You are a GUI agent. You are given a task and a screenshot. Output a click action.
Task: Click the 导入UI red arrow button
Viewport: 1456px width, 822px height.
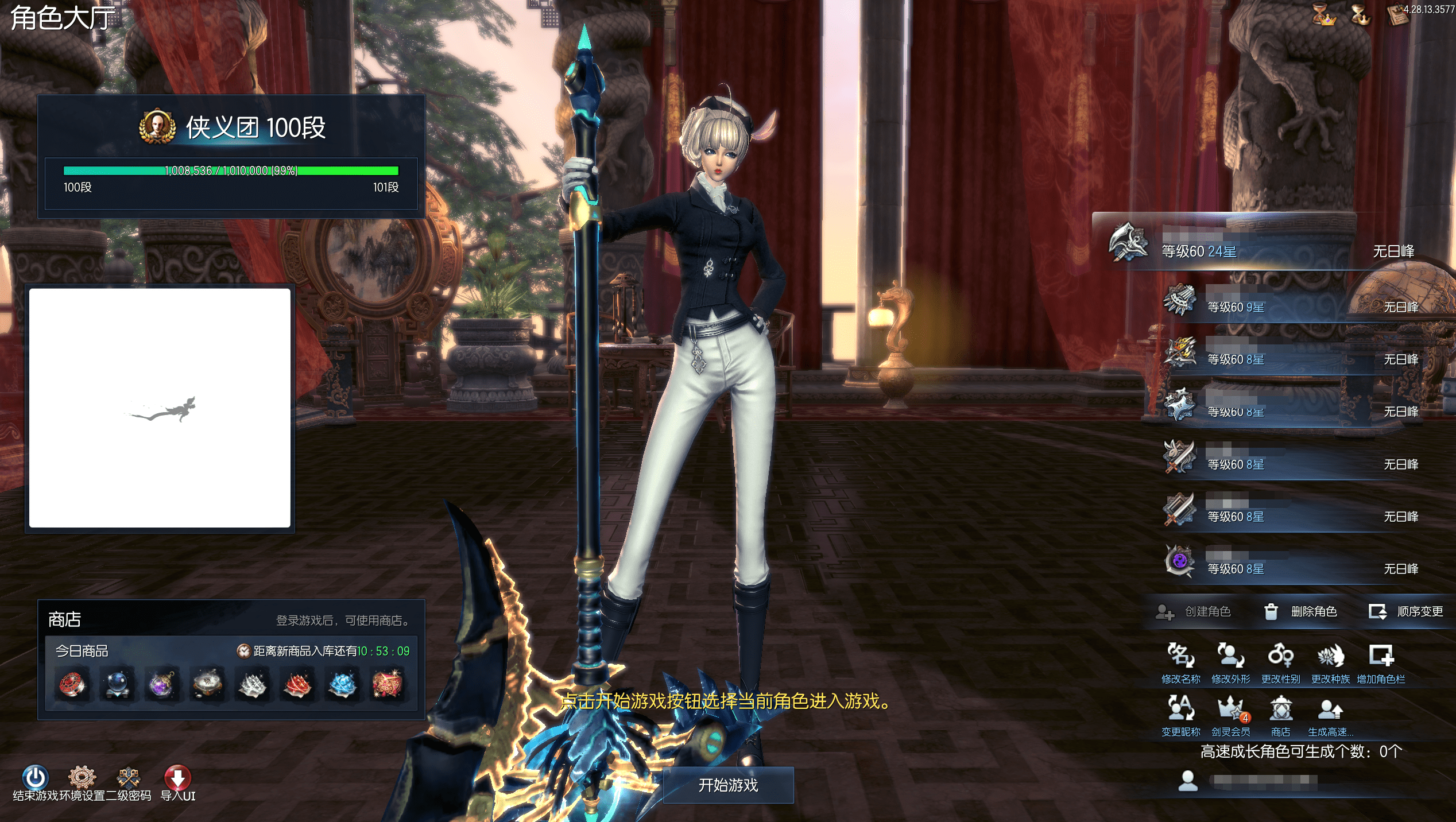point(177,778)
